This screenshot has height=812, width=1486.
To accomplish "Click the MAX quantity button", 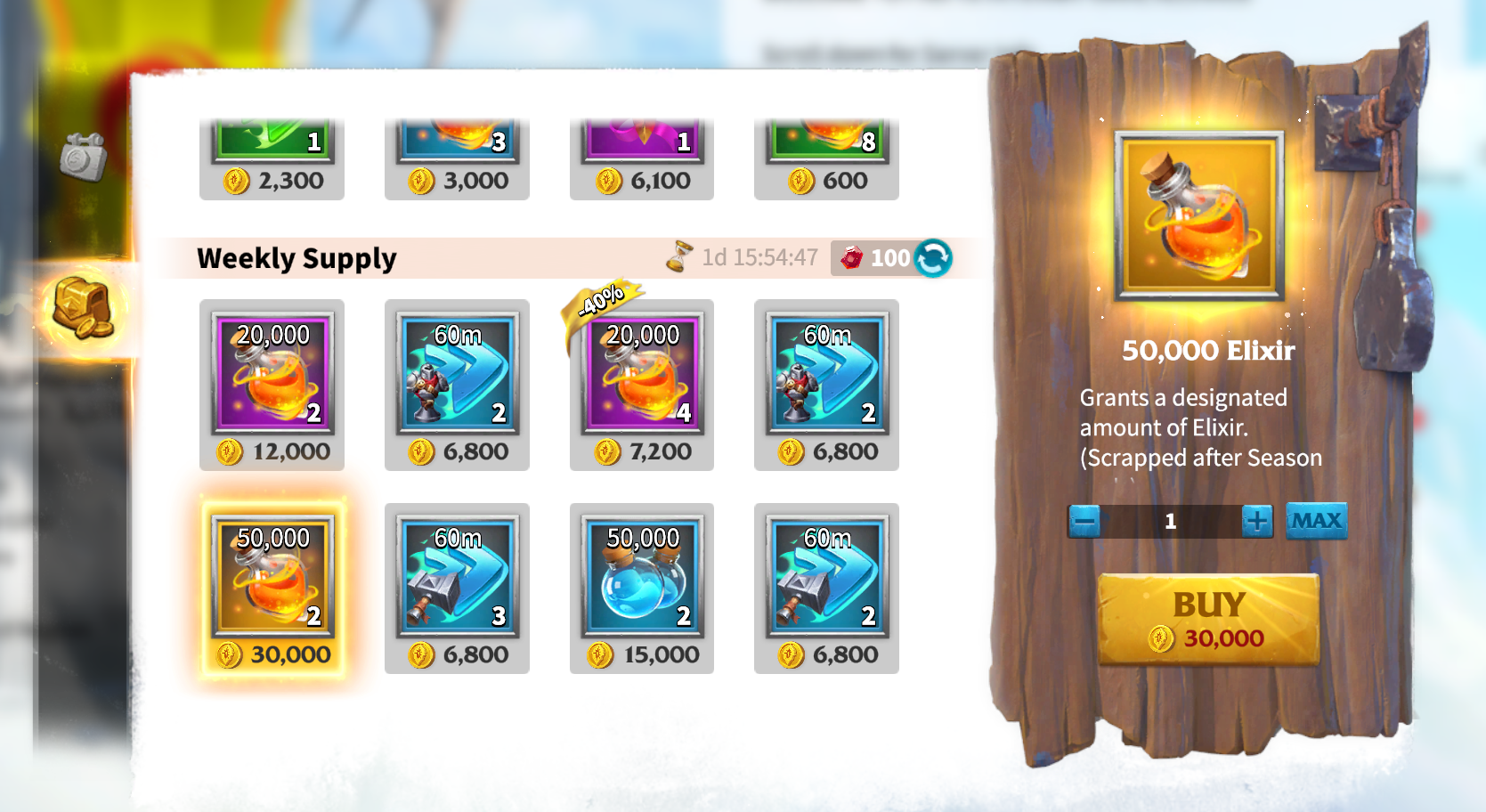I will coord(1315,522).
